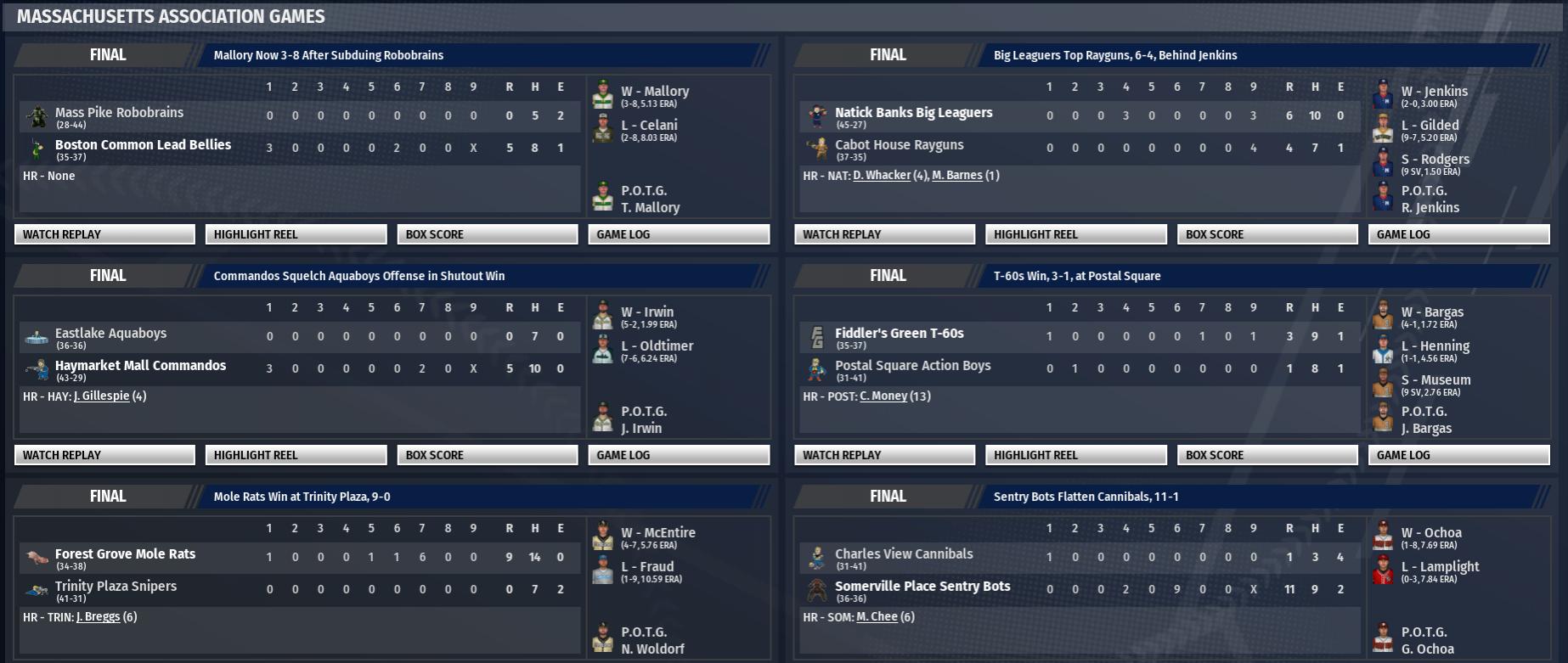1568x663 pixels.
Task: Open highlight reel for Aquaboys vs Commandos
Action: 296,455
